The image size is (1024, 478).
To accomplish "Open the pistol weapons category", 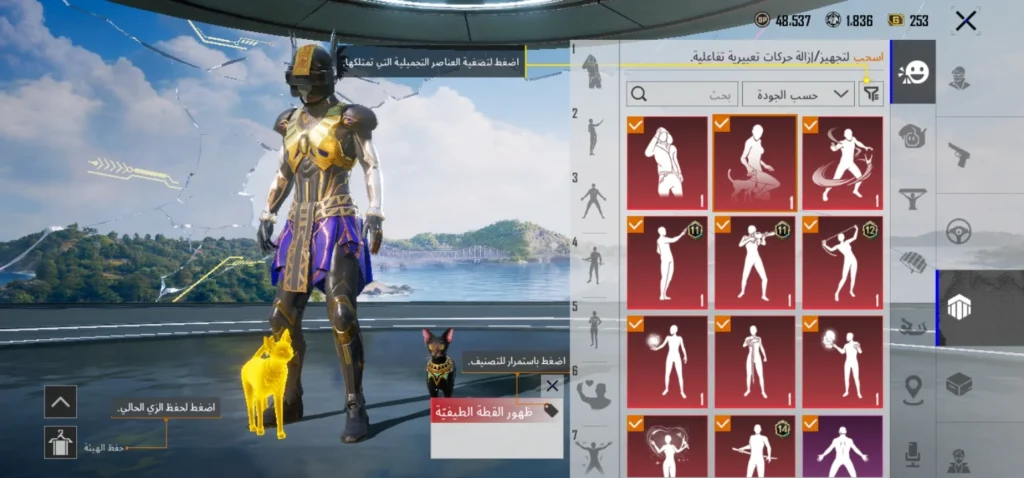I will (x=959, y=155).
